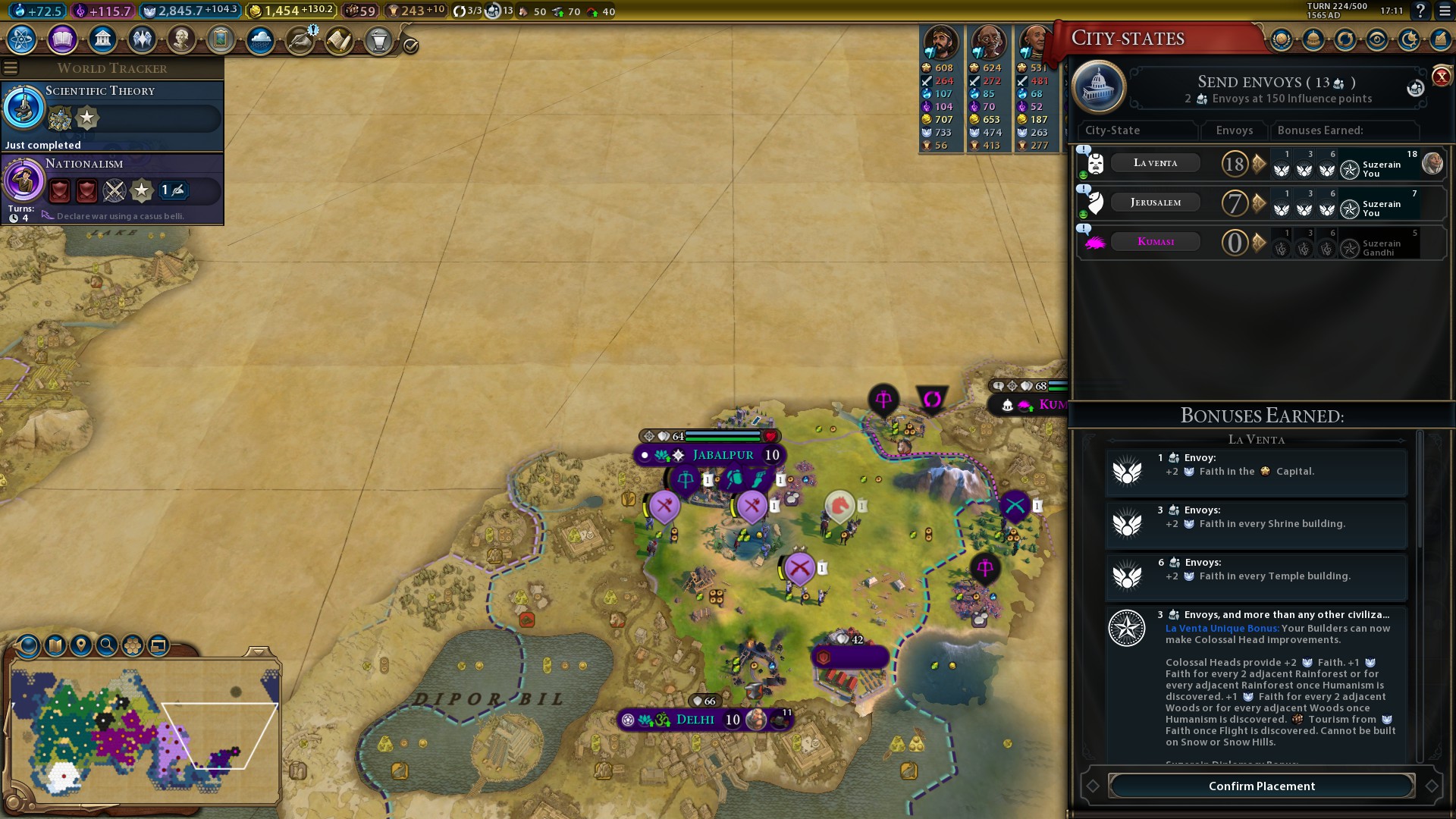Open the Great Works painting icon

[221, 39]
